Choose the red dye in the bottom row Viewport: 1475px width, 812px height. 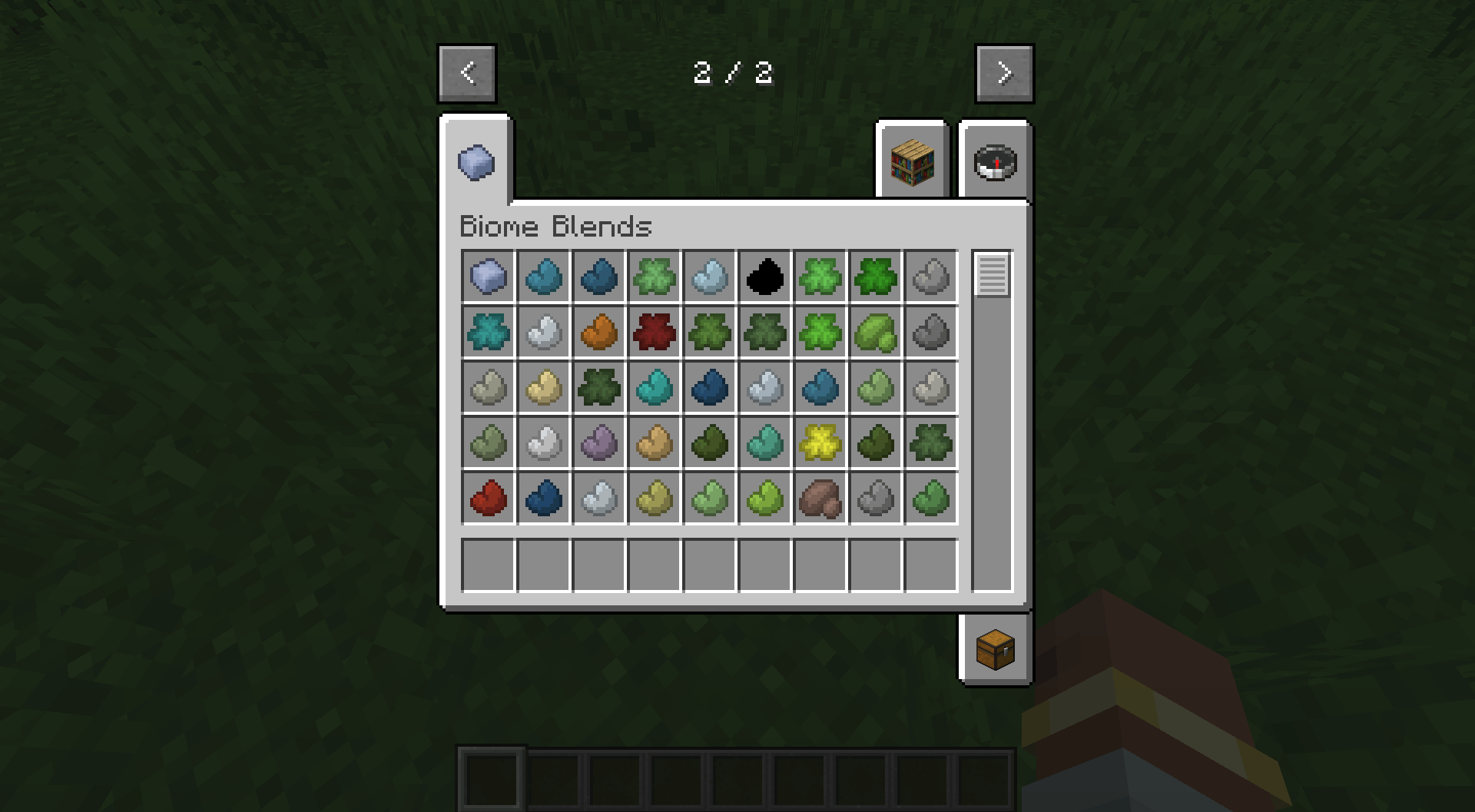pos(488,499)
